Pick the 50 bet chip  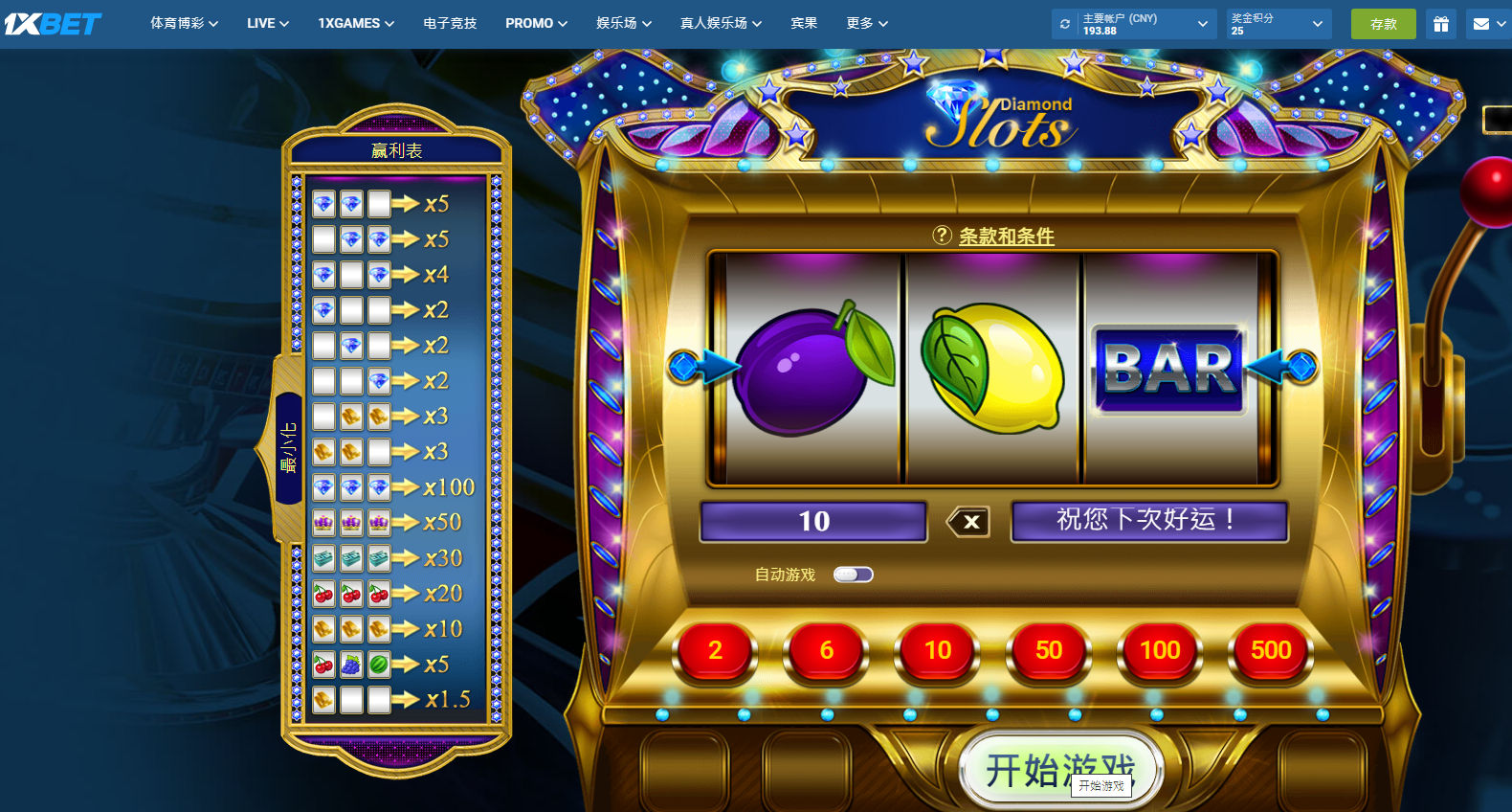pyautogui.click(x=1049, y=651)
